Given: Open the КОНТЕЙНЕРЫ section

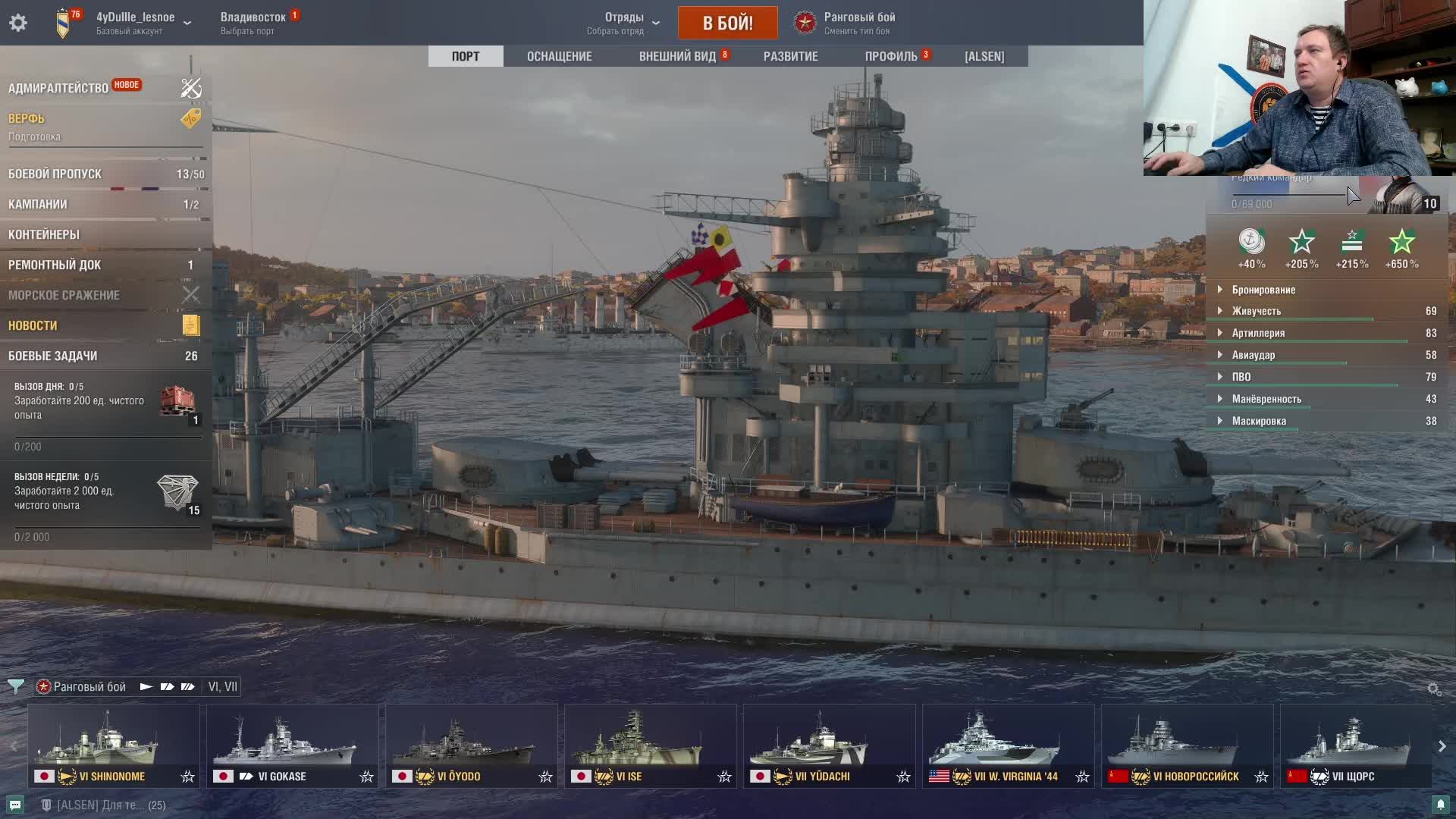Looking at the screenshot, I should 44,234.
